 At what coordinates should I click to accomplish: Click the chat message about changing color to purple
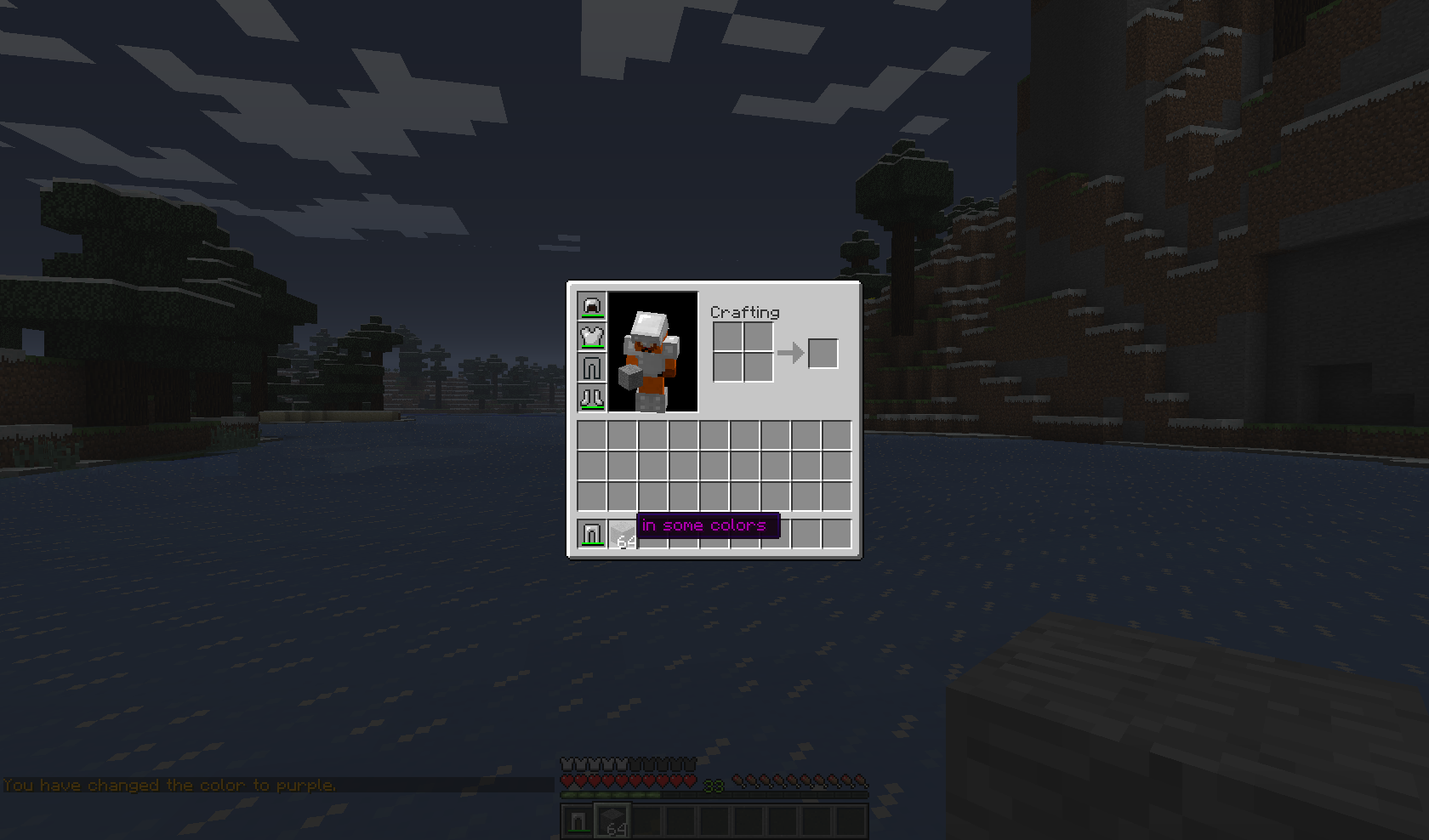pos(167,785)
